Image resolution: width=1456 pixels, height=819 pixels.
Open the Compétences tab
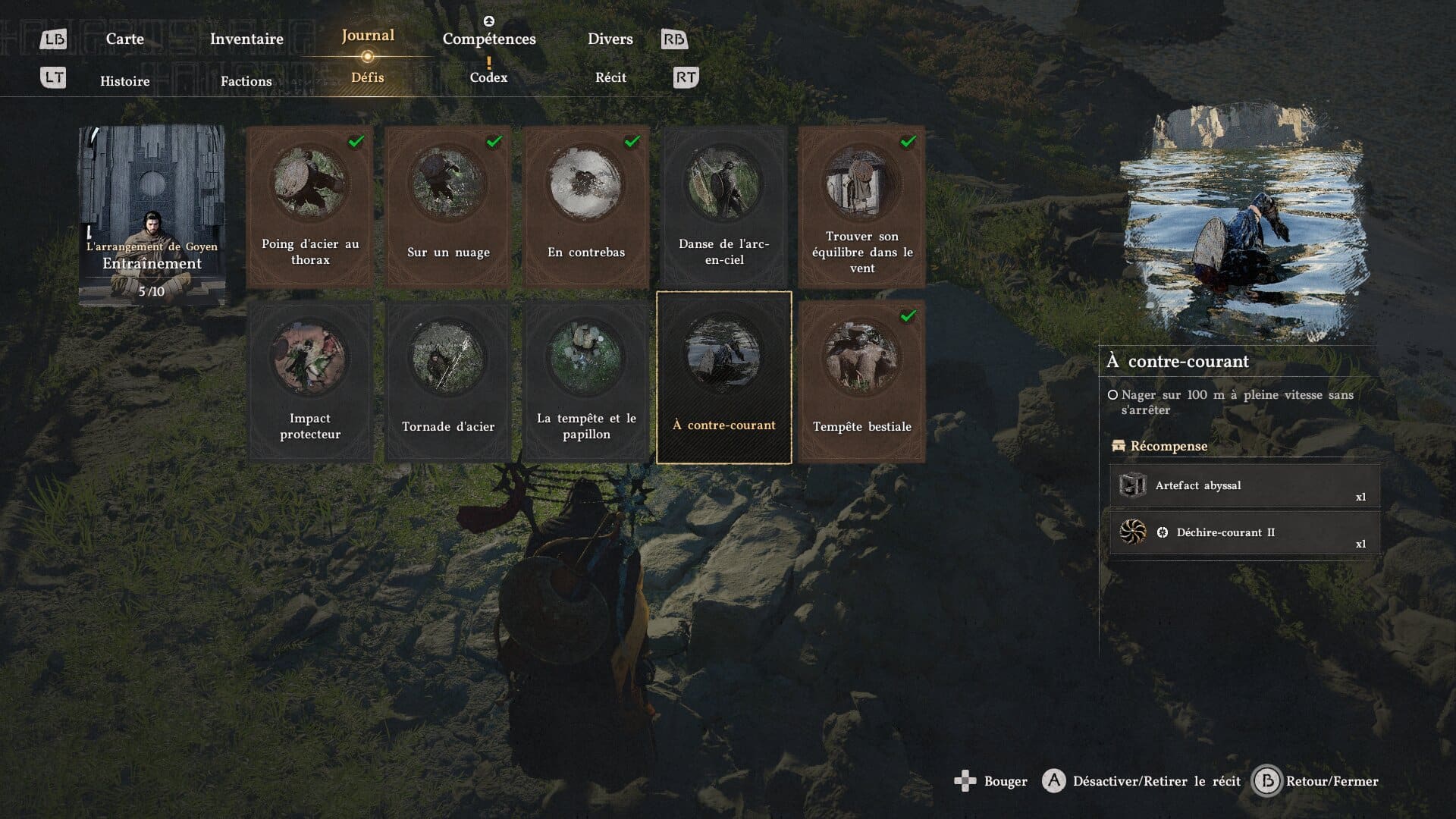489,39
